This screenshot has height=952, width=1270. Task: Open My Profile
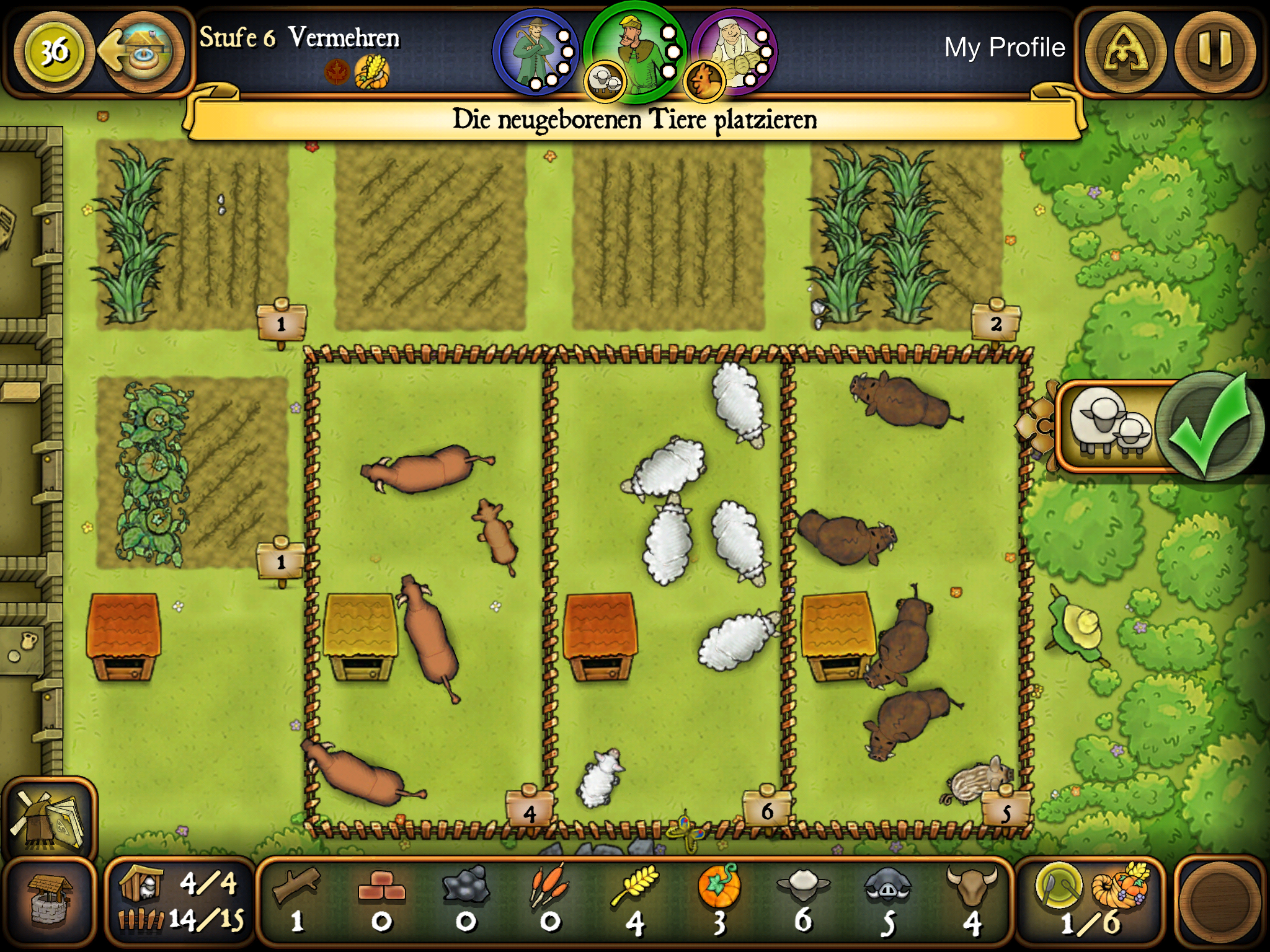pyautogui.click(x=1005, y=46)
